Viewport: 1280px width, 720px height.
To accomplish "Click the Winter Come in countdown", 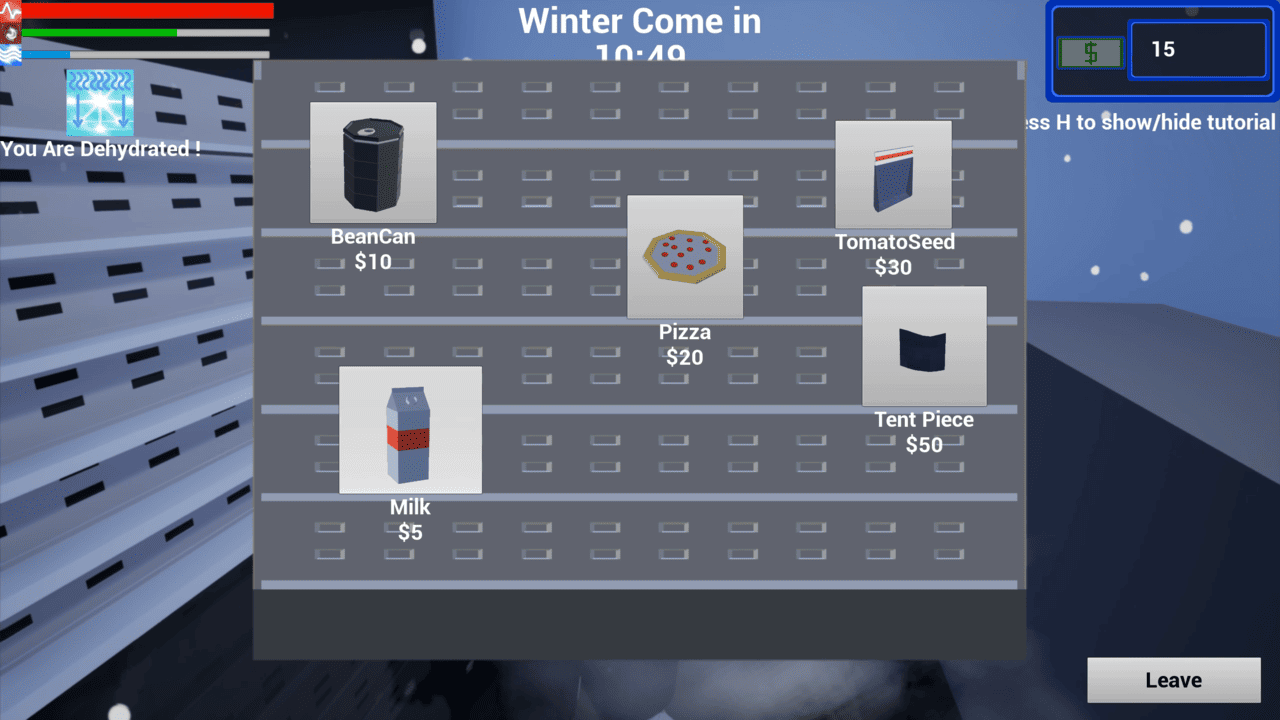I will pyautogui.click(x=638, y=21).
